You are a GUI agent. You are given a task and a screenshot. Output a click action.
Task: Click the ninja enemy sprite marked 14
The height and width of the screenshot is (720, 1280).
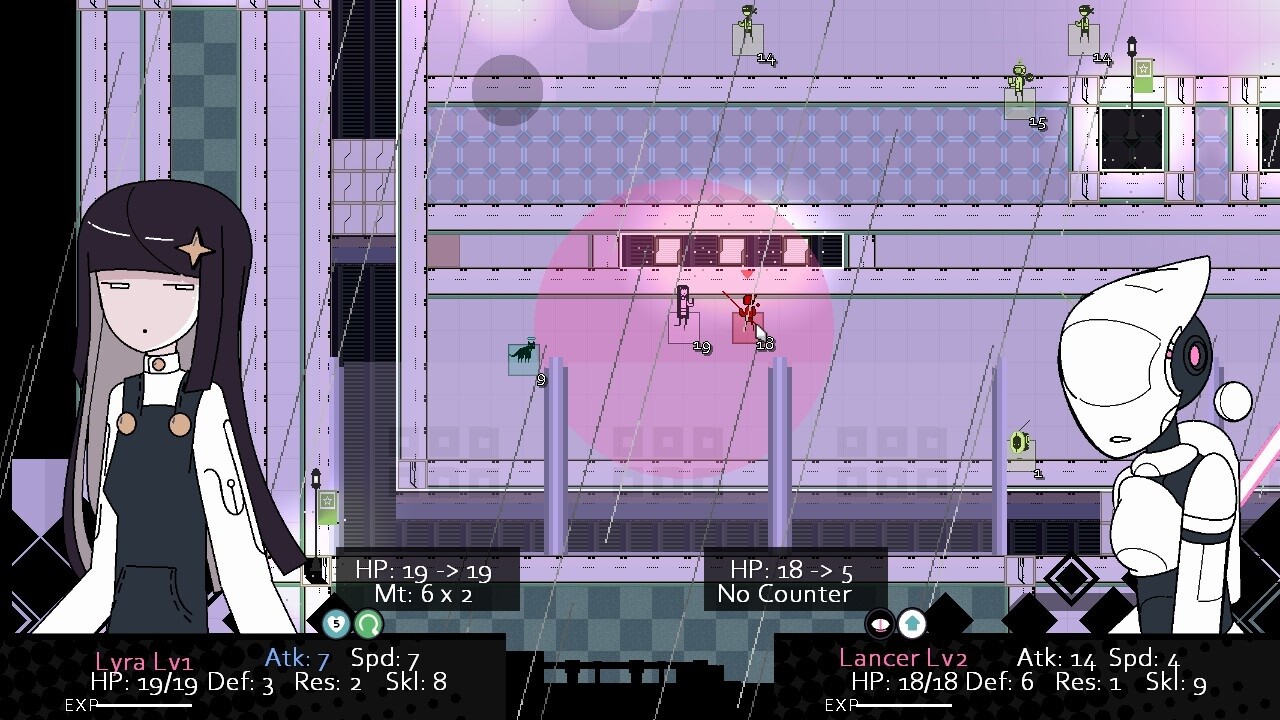(745, 22)
